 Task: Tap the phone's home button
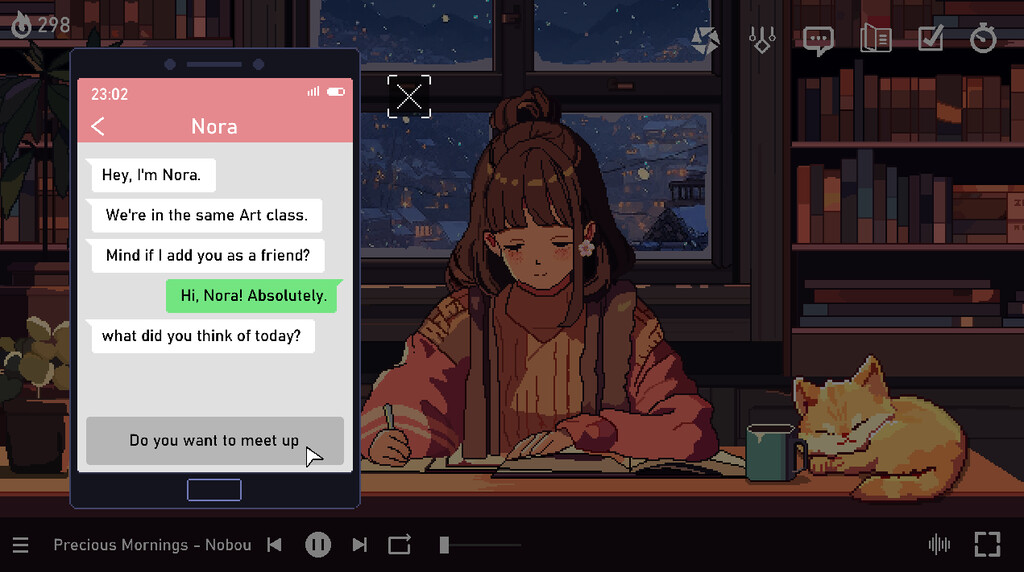click(x=214, y=490)
